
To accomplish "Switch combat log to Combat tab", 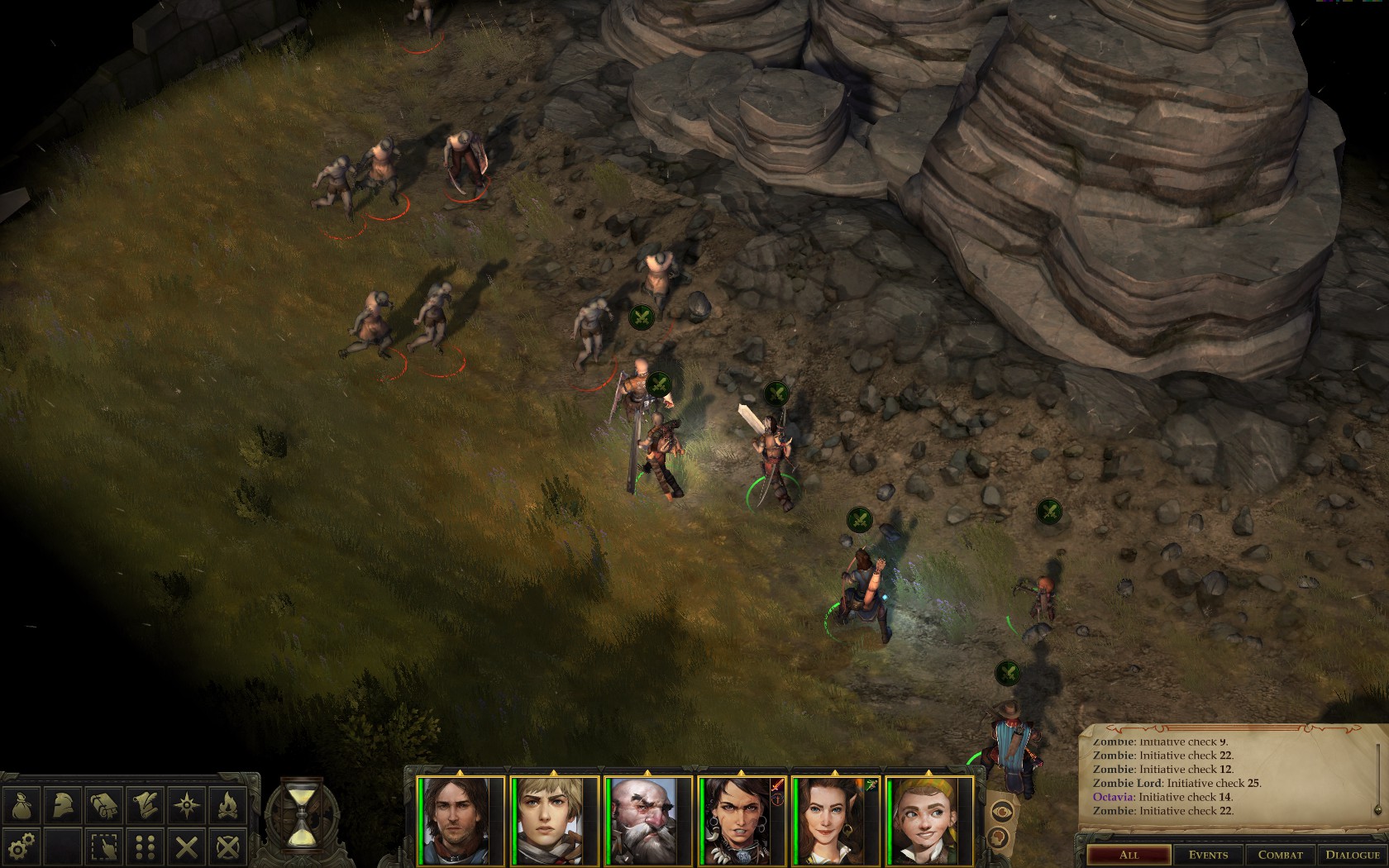I will click(x=1280, y=855).
